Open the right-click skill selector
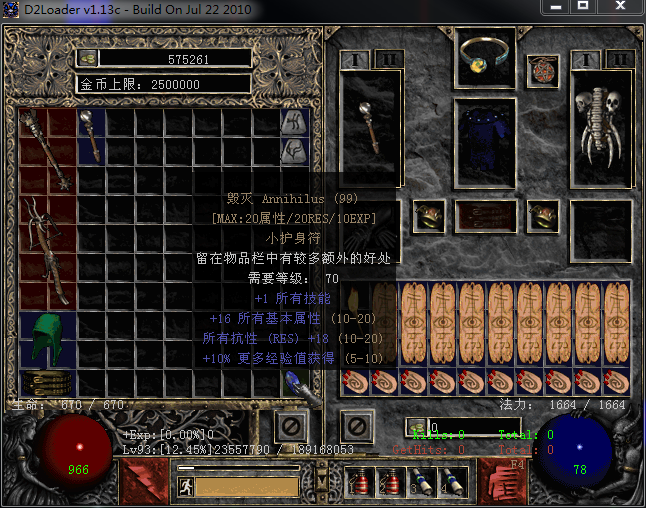 (x=503, y=480)
